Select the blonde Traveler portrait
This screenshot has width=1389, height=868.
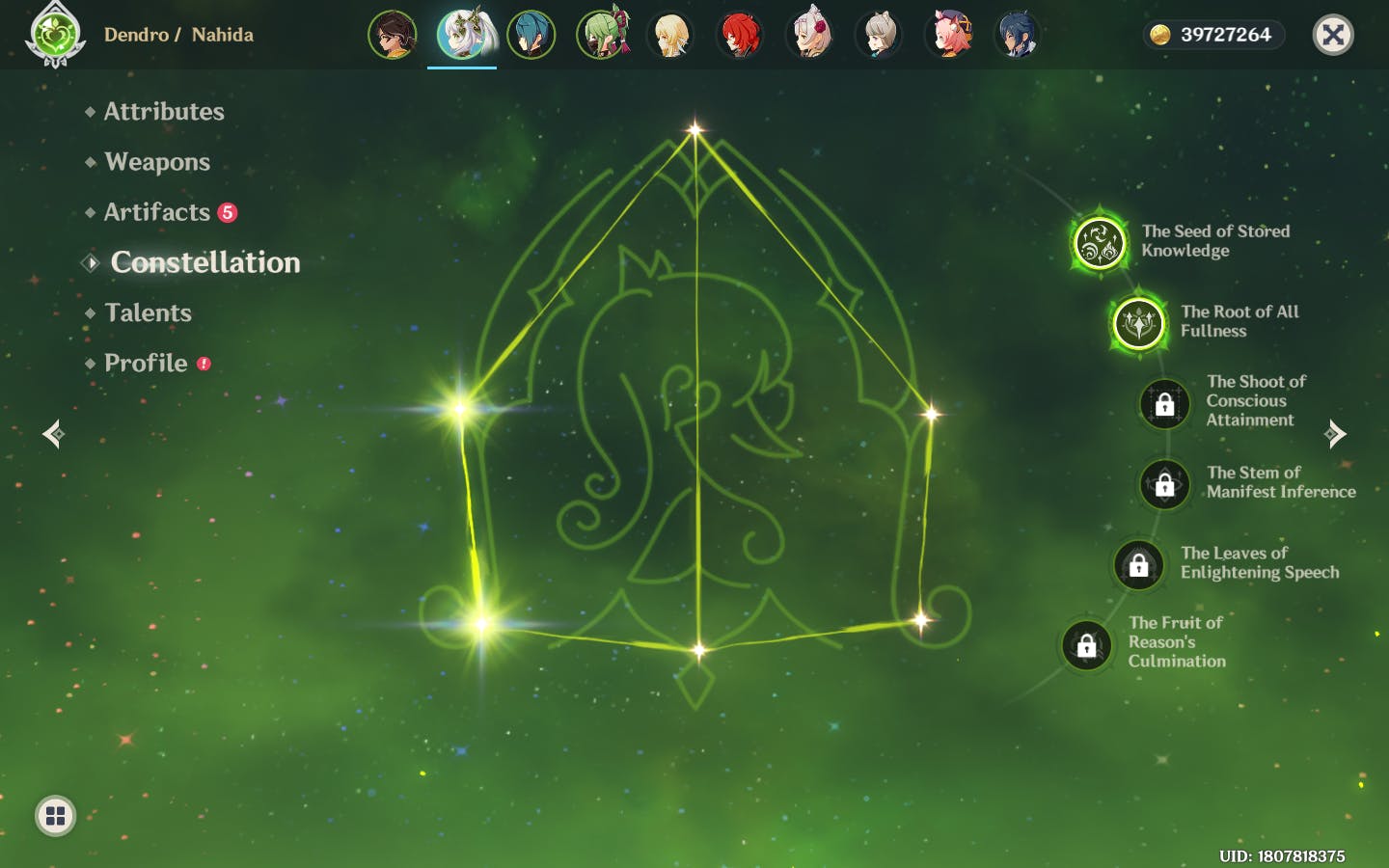pos(670,36)
